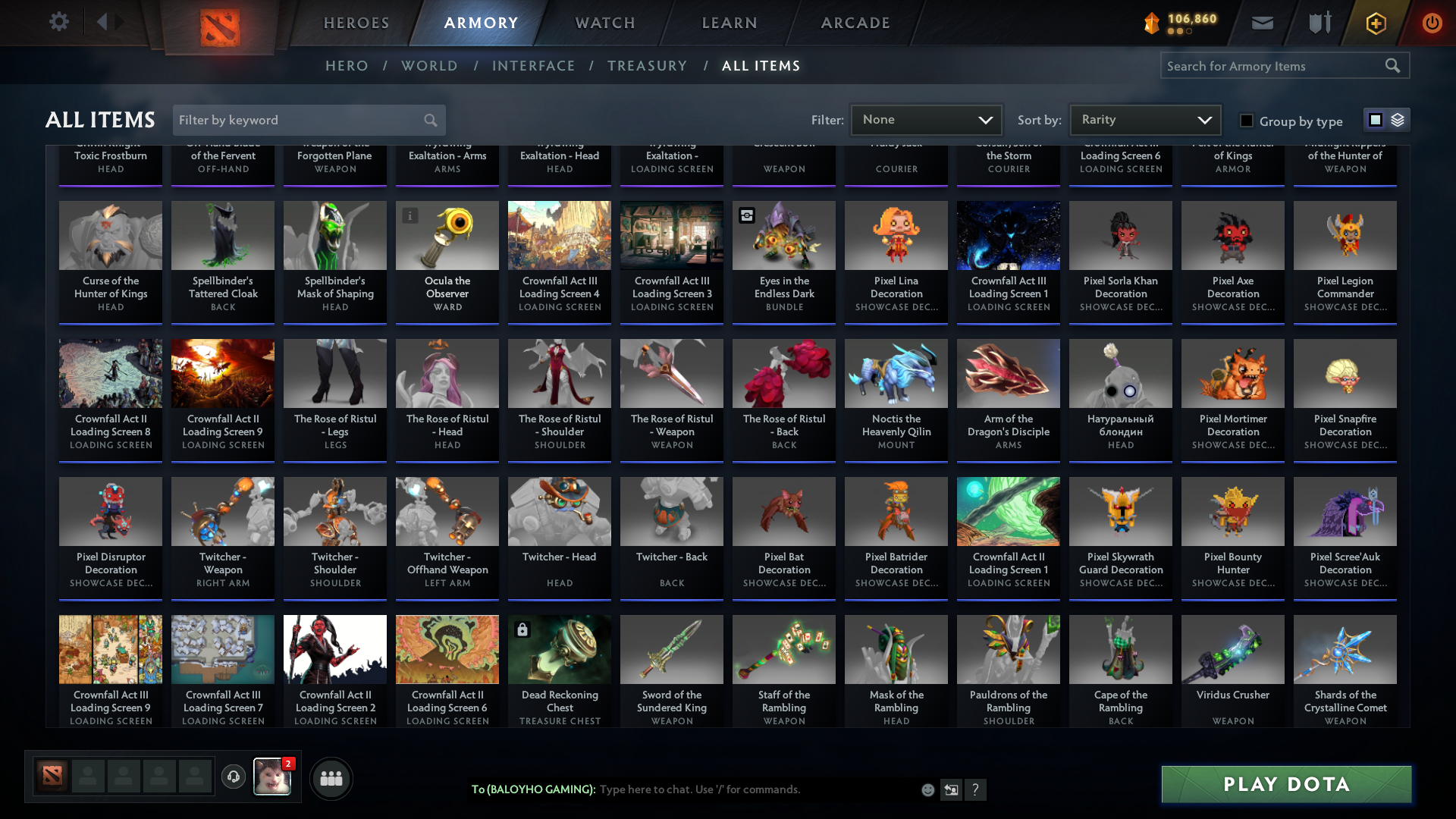1456x819 pixels.
Task: Click the orange power button icon
Action: click(x=1432, y=23)
